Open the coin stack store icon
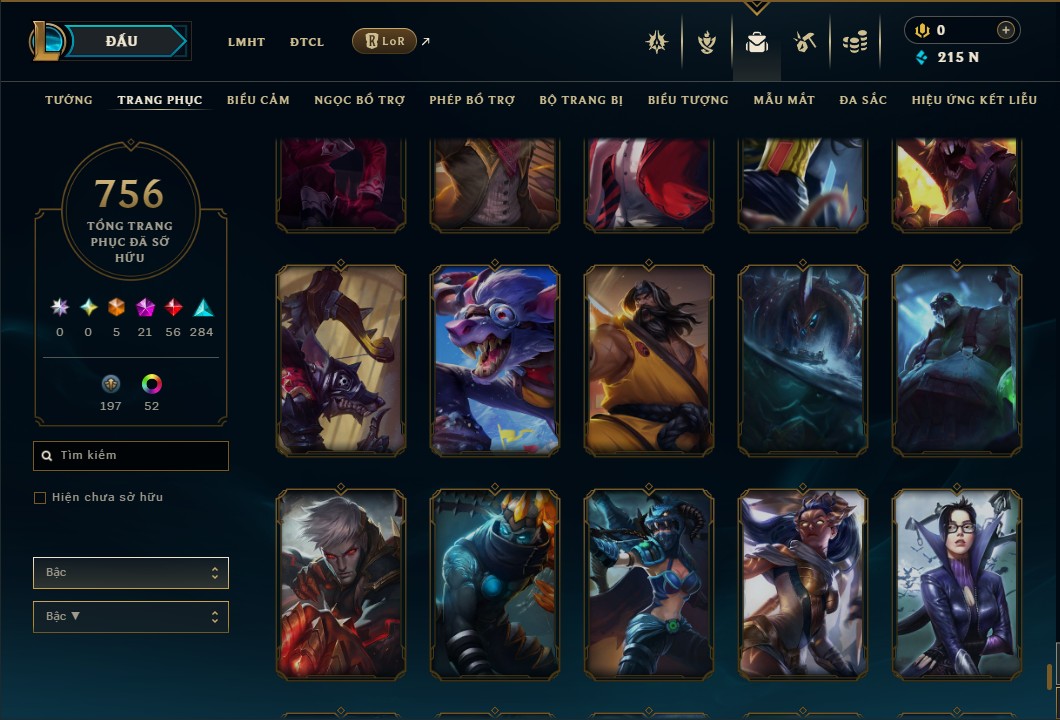 854,42
